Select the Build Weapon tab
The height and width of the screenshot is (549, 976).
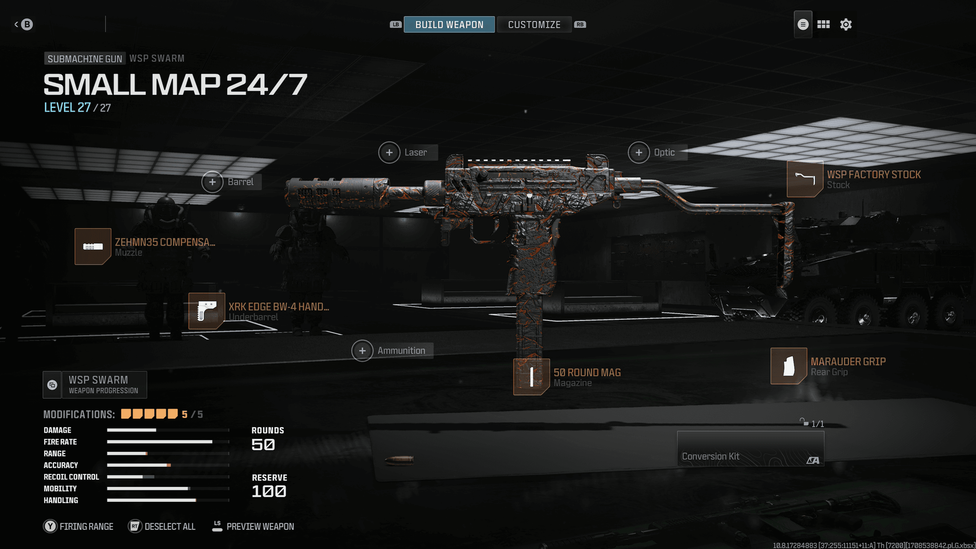pos(449,24)
